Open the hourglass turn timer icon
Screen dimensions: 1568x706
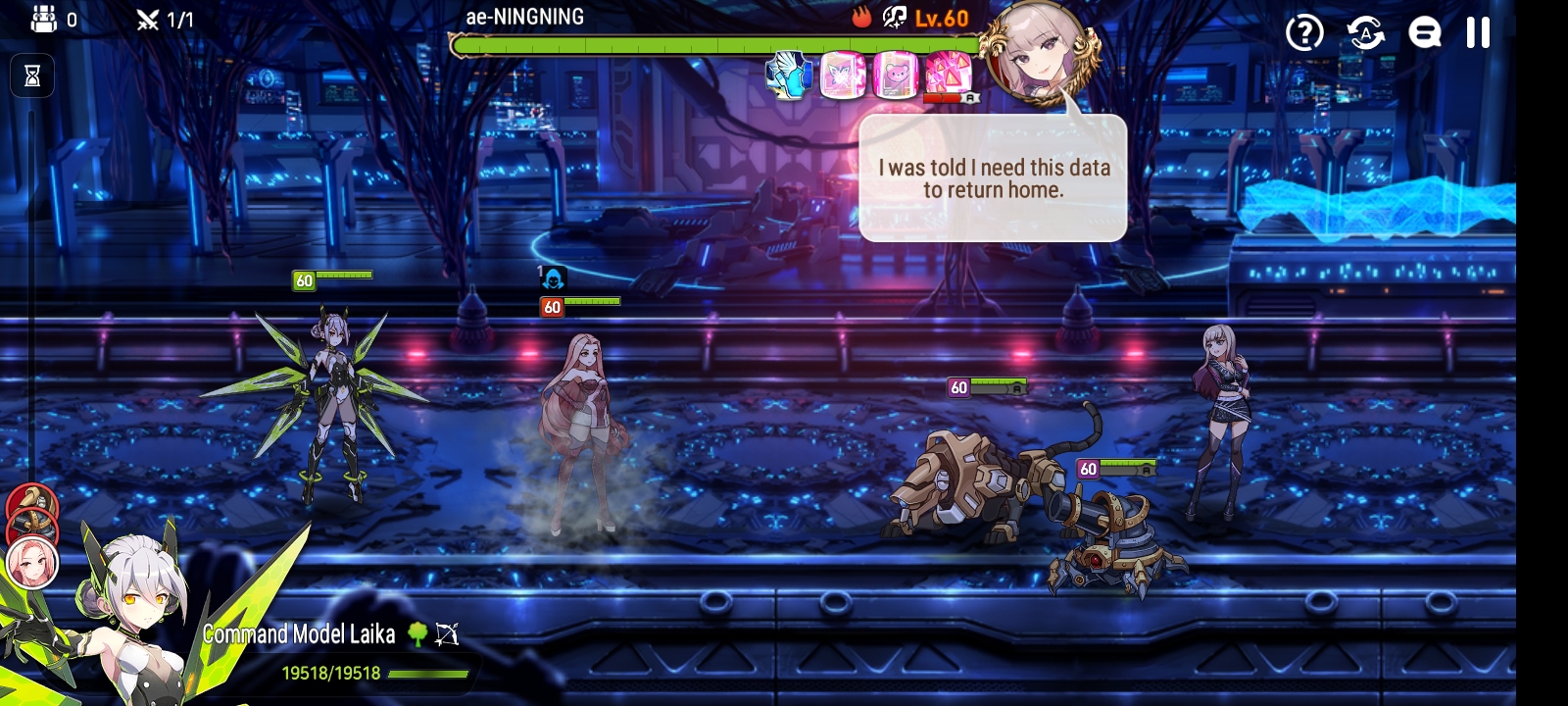click(32, 76)
